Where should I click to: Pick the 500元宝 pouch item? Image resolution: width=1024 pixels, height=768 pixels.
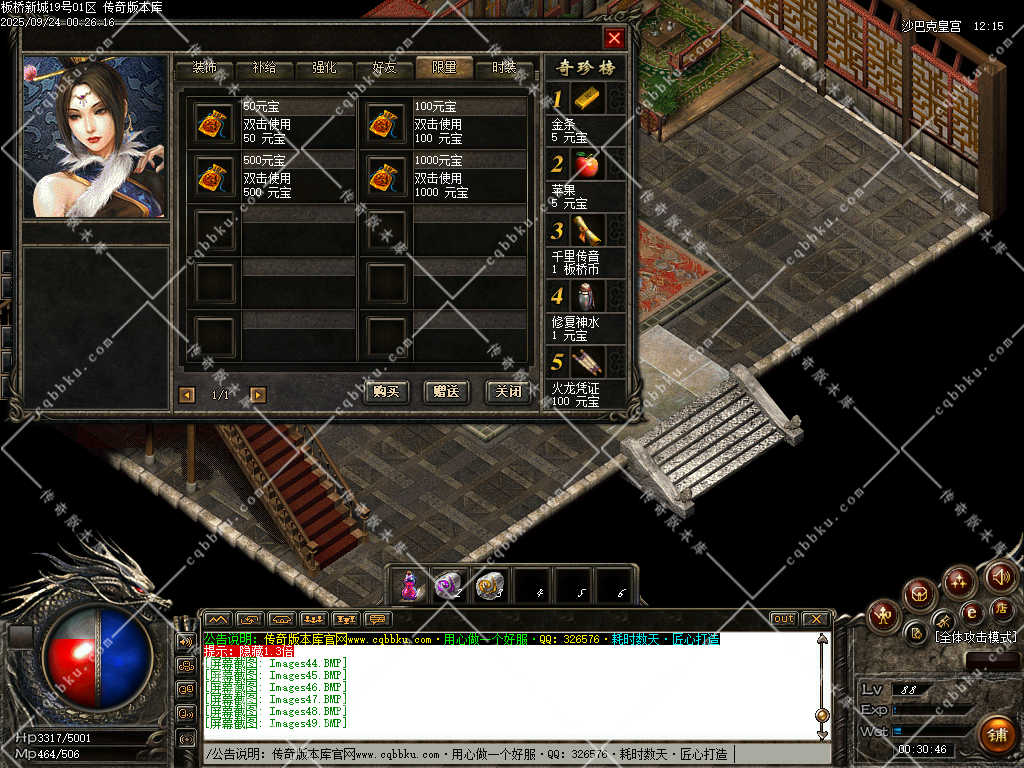pos(210,176)
